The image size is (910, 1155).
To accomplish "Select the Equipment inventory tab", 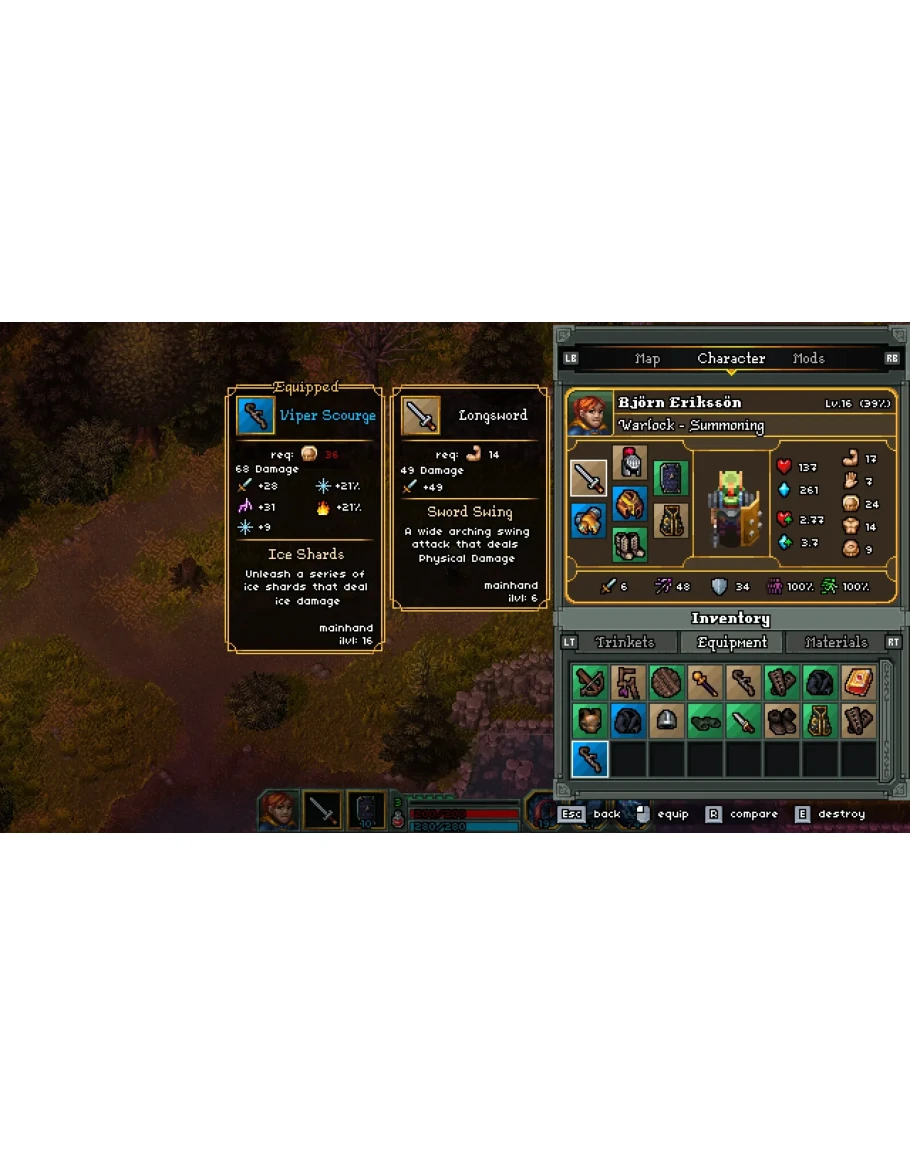I will point(732,643).
